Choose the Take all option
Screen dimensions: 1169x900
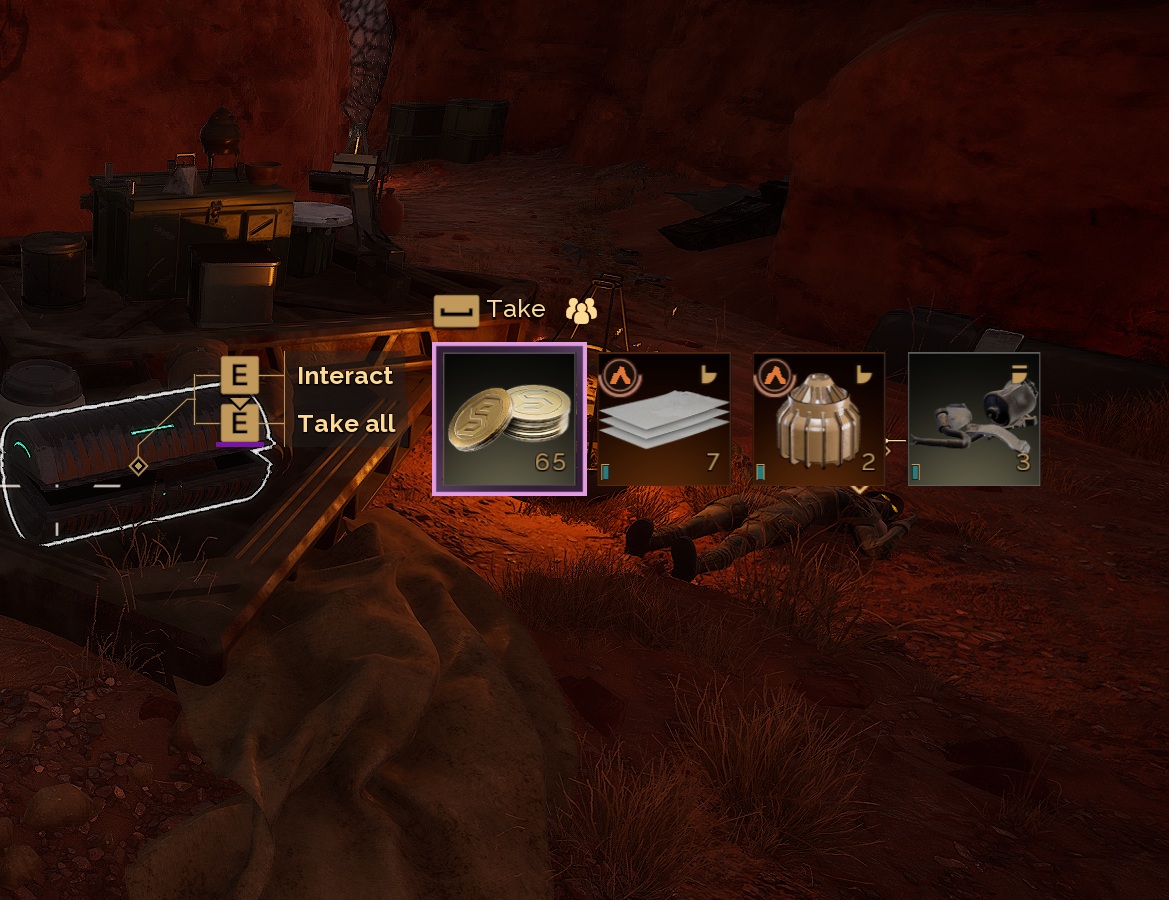point(346,423)
